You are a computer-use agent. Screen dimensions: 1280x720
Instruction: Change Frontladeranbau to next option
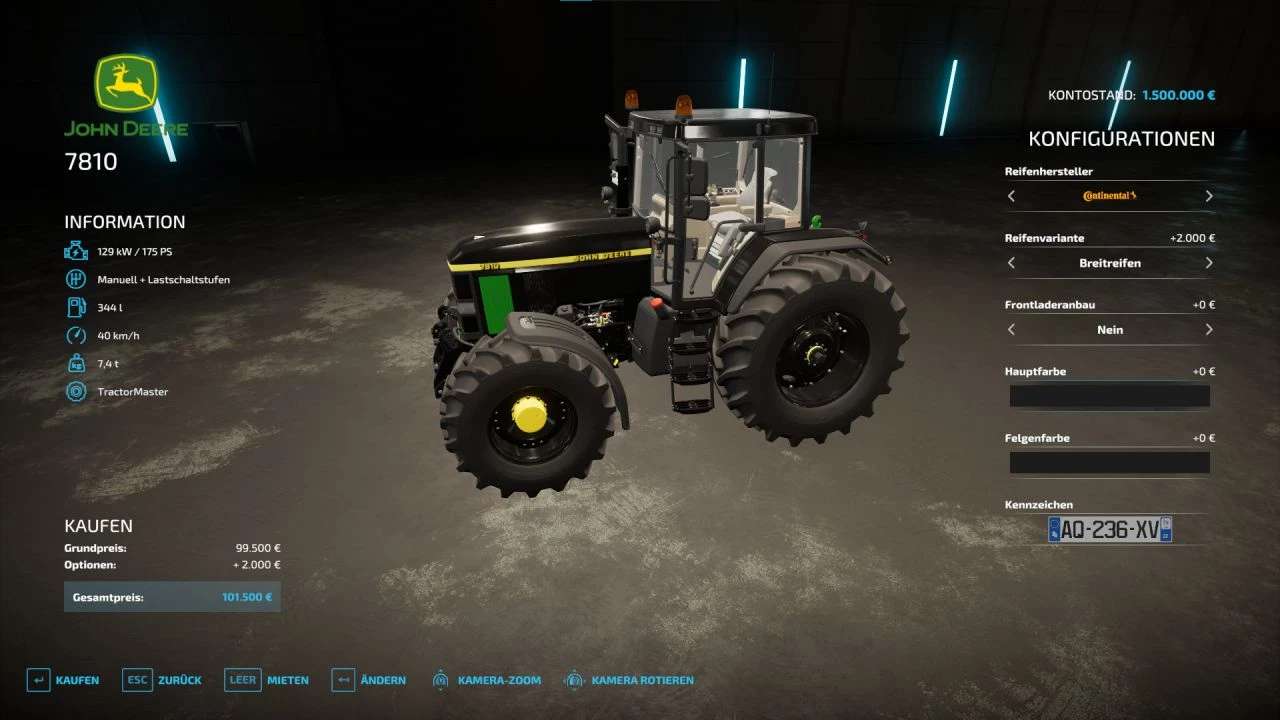click(x=1209, y=329)
